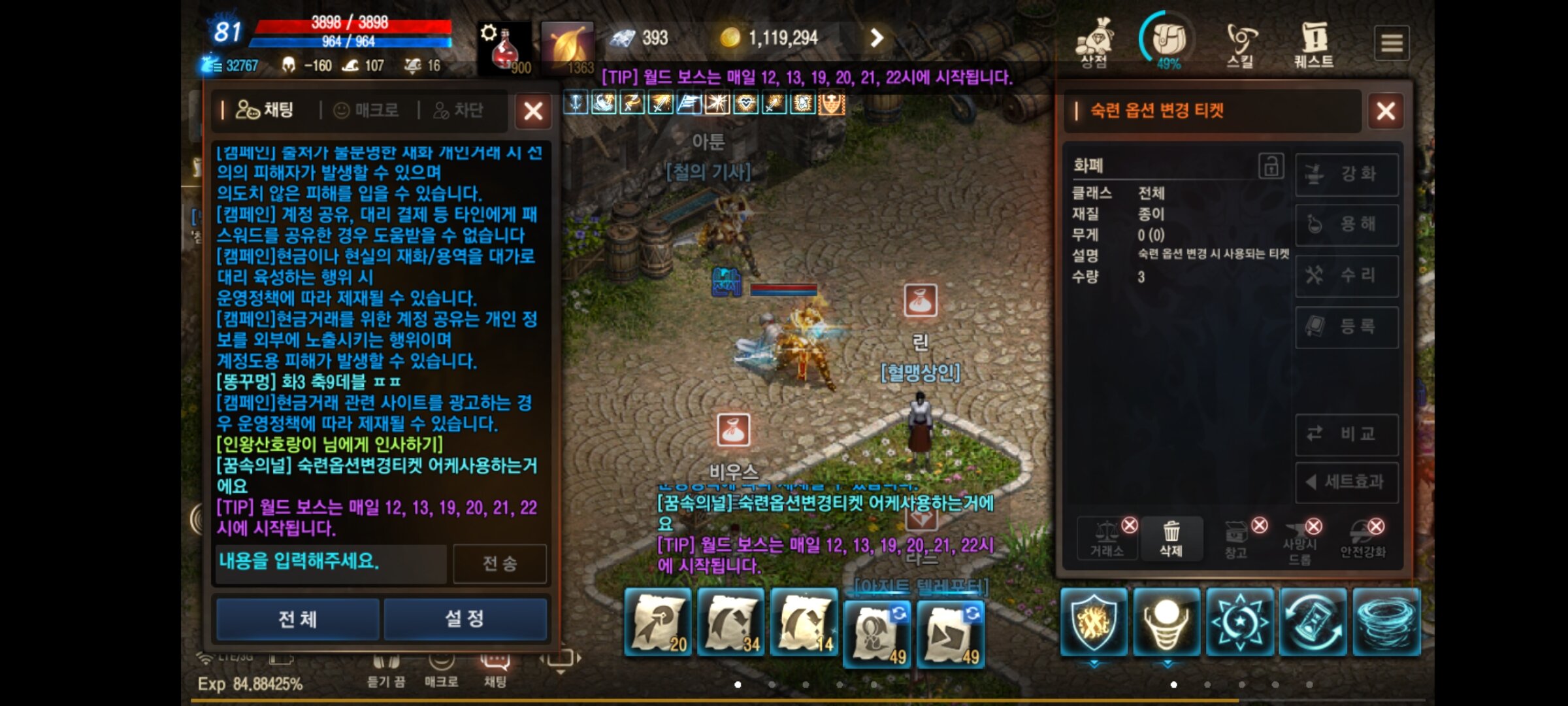Viewport: 1568px width, 706px height.
Task: Send the chat message with 전송
Action: 500,563
